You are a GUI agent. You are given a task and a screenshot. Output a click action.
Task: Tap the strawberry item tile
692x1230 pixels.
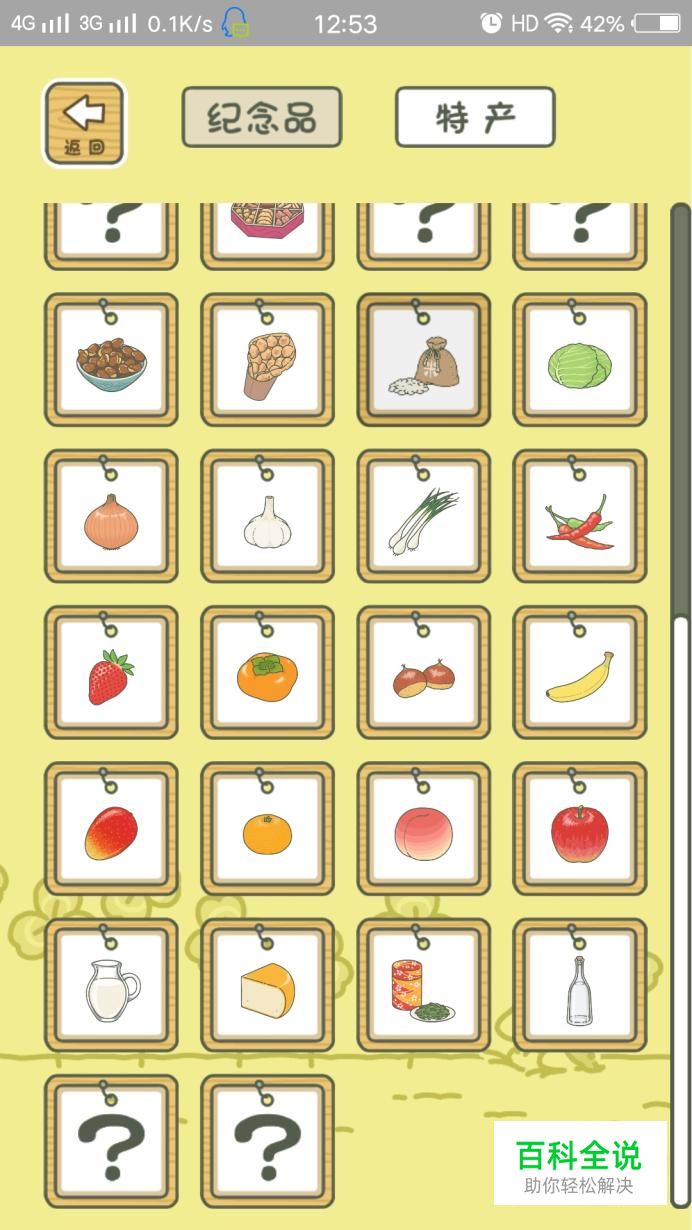(111, 674)
